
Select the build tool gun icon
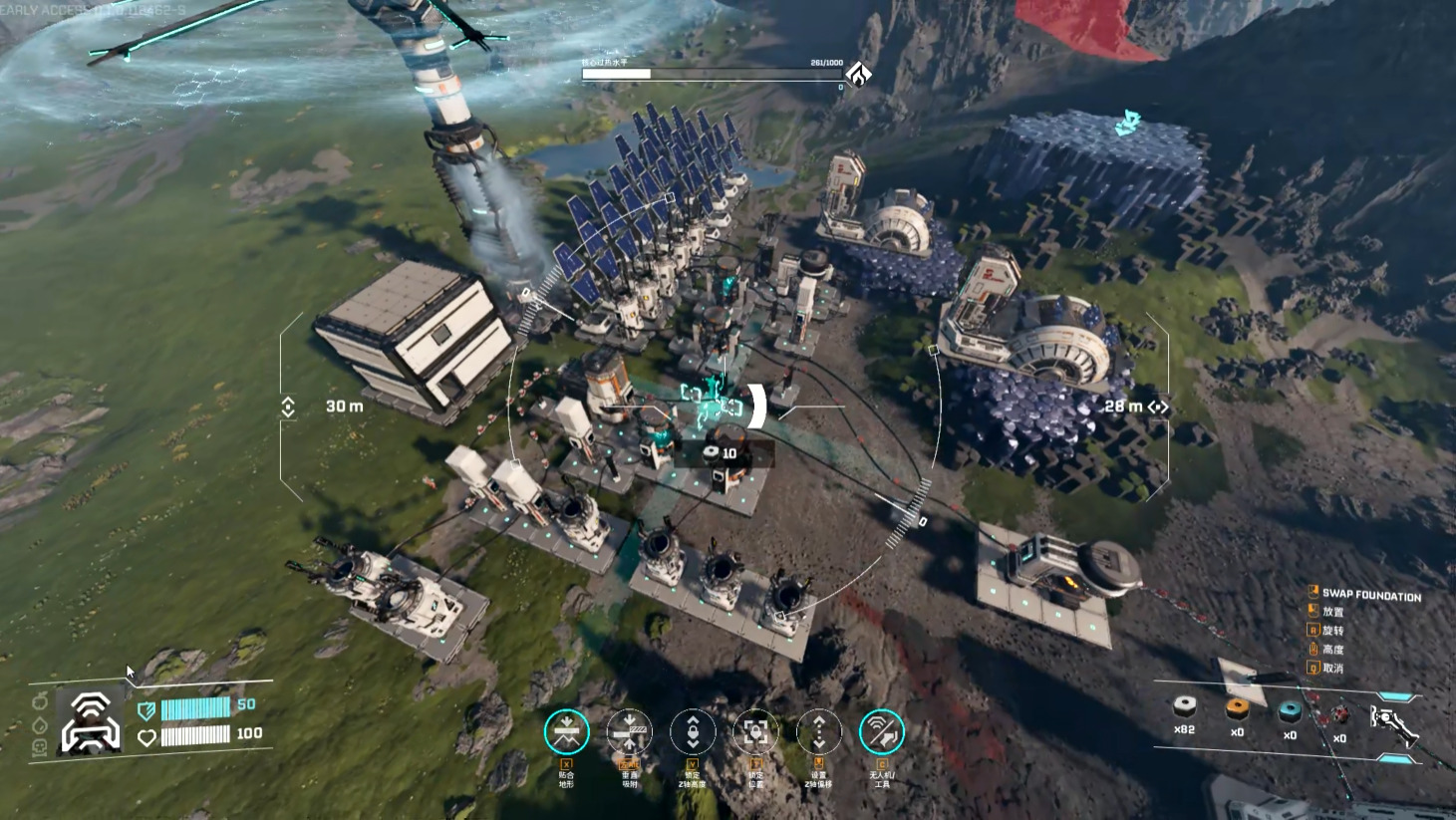click(x=1392, y=723)
